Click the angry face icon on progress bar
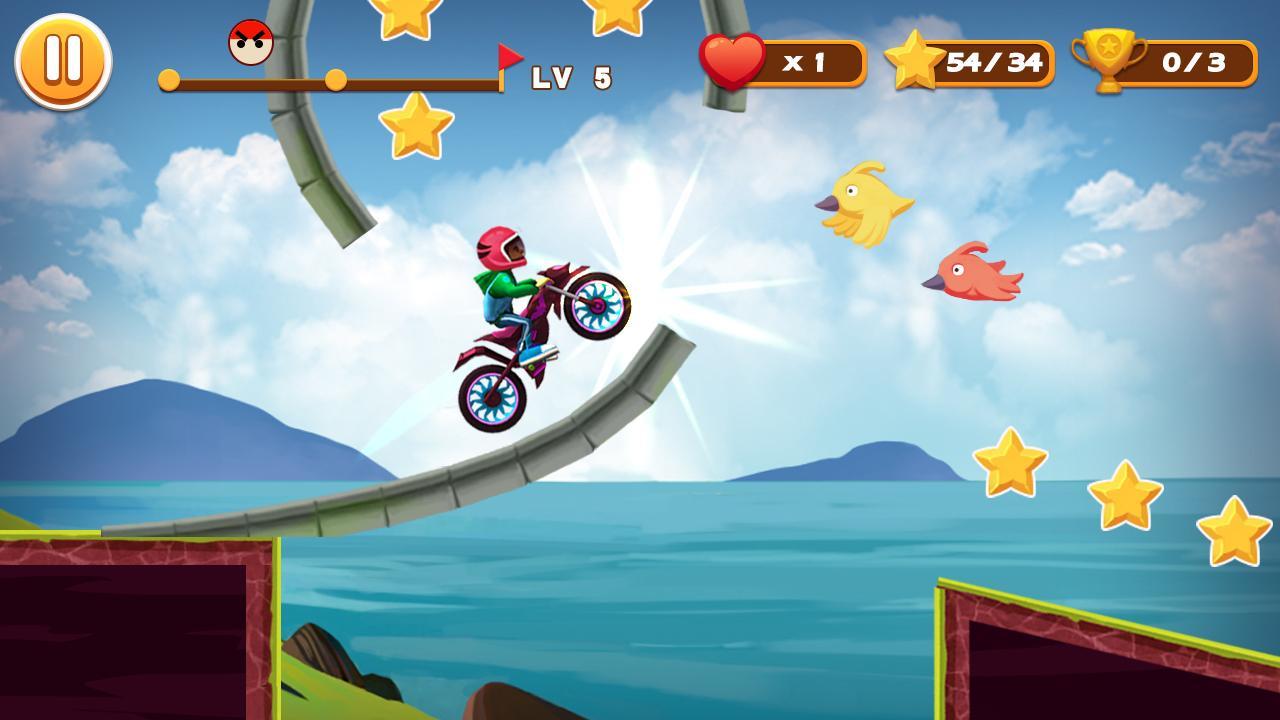Screen dimensions: 1280x720 tap(250, 42)
